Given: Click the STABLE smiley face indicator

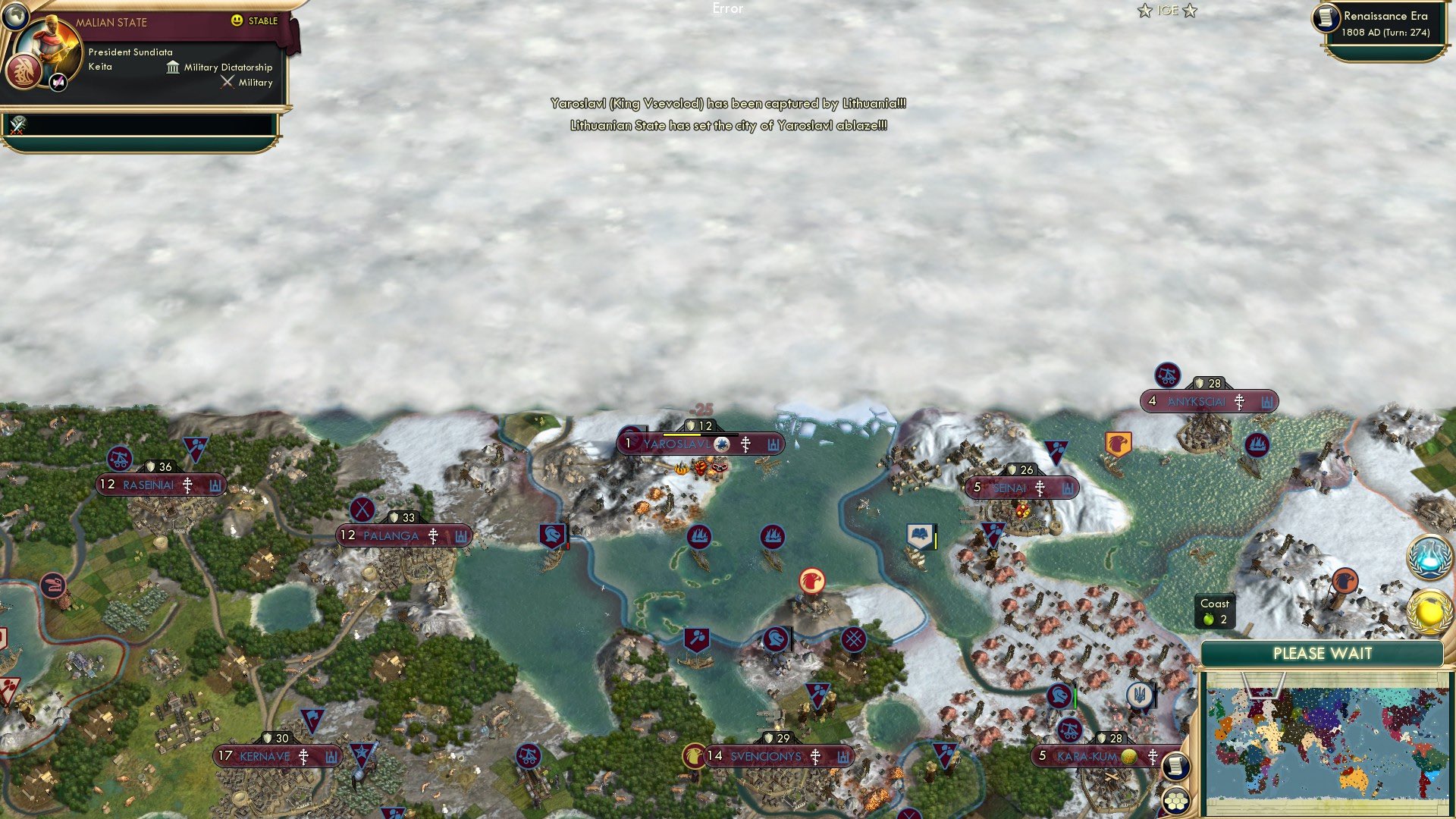Looking at the screenshot, I should click(238, 22).
